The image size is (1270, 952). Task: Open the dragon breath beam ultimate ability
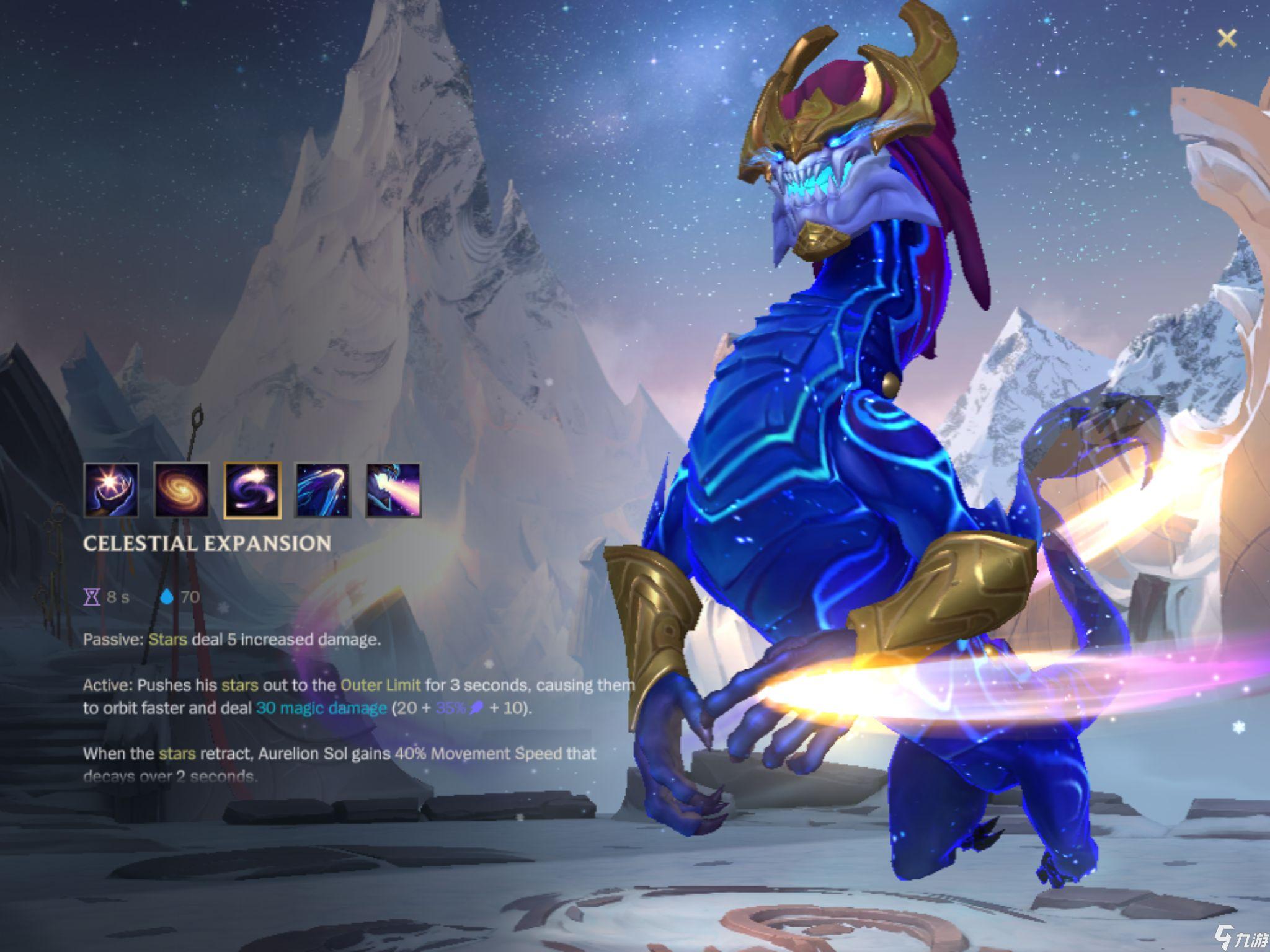393,490
